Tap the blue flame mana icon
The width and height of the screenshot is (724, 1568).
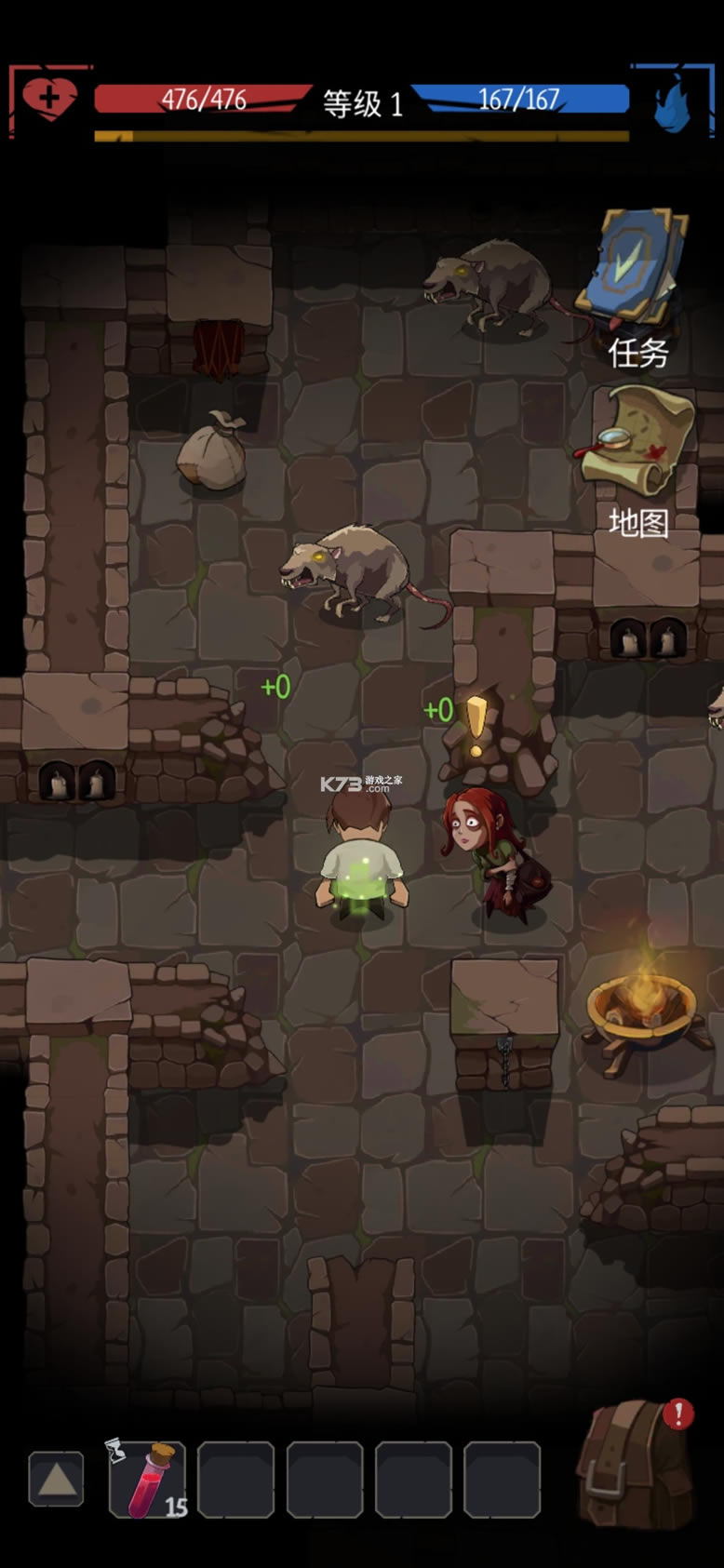point(672,102)
